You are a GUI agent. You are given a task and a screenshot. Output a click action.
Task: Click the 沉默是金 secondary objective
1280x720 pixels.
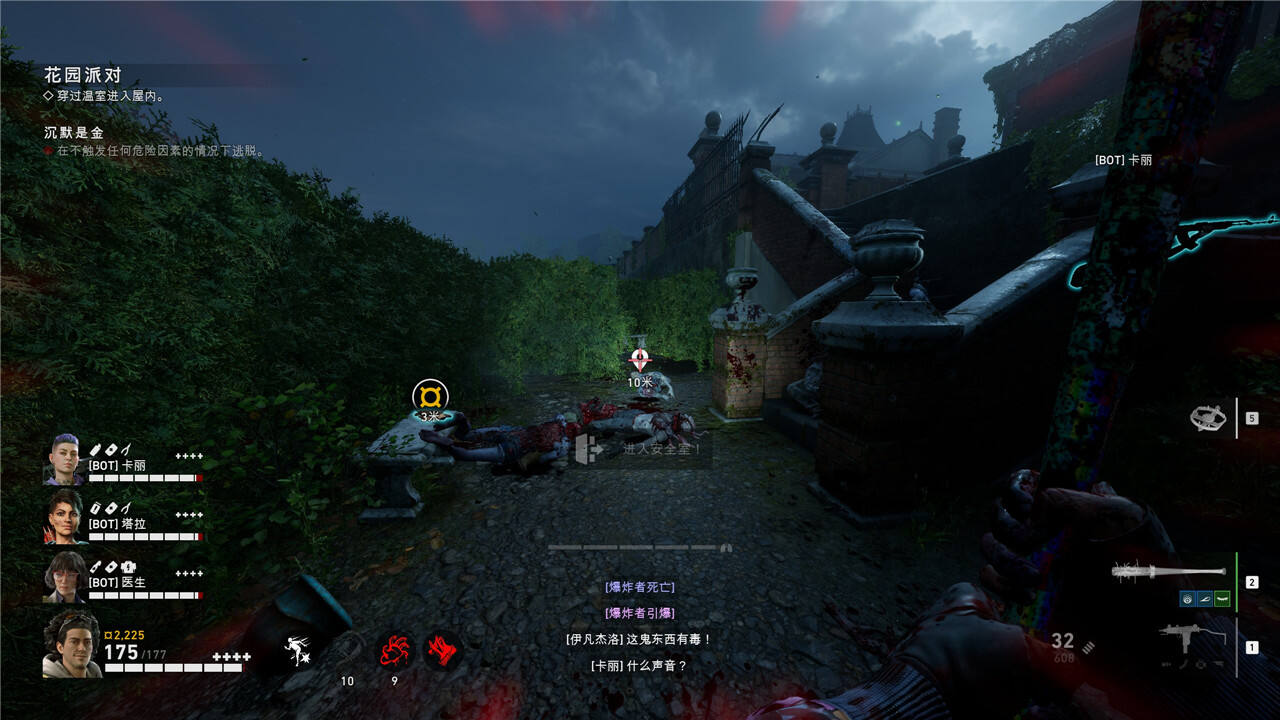[73, 132]
